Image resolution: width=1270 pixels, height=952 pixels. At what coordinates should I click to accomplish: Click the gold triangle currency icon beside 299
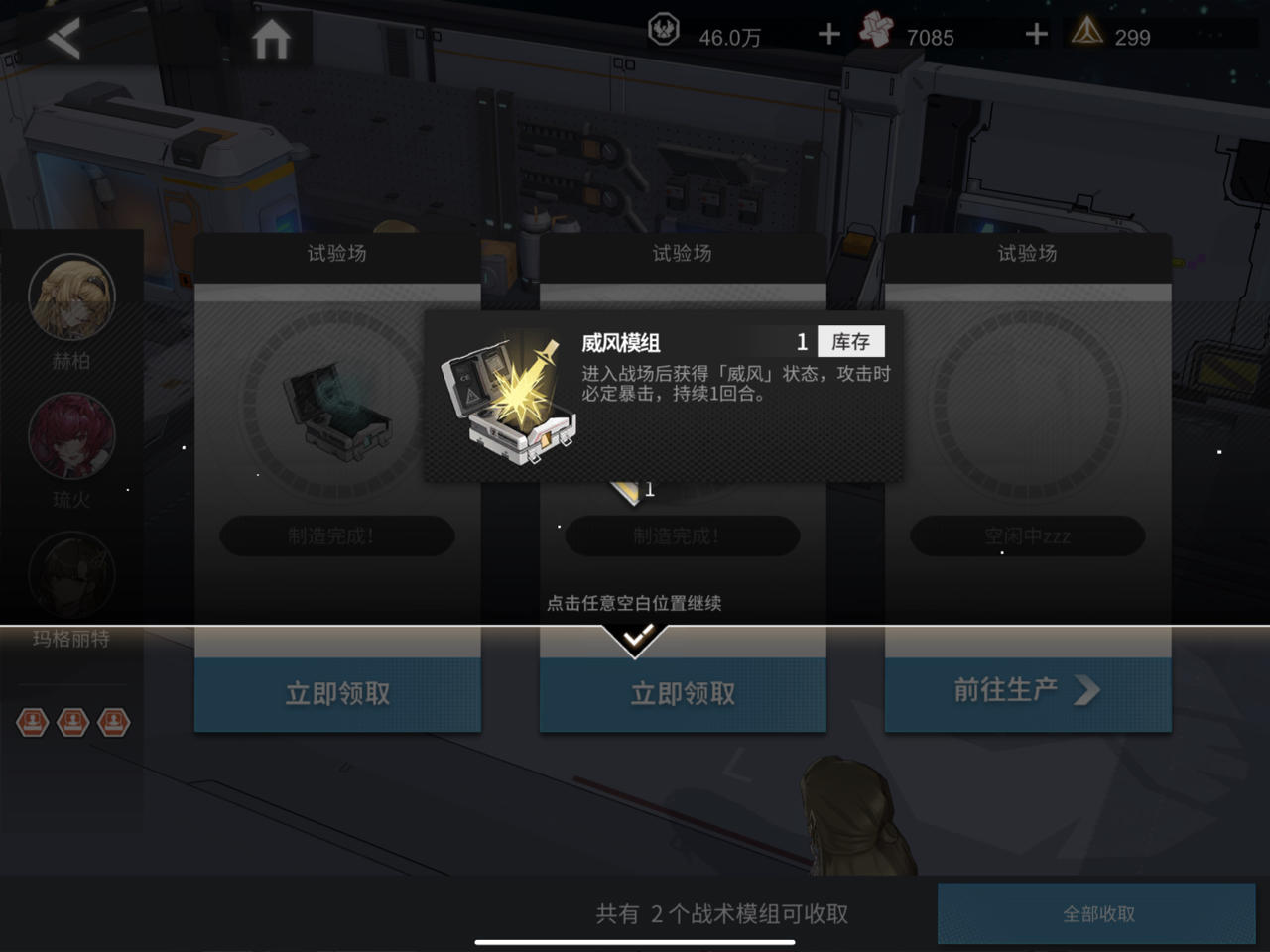coord(1089,32)
